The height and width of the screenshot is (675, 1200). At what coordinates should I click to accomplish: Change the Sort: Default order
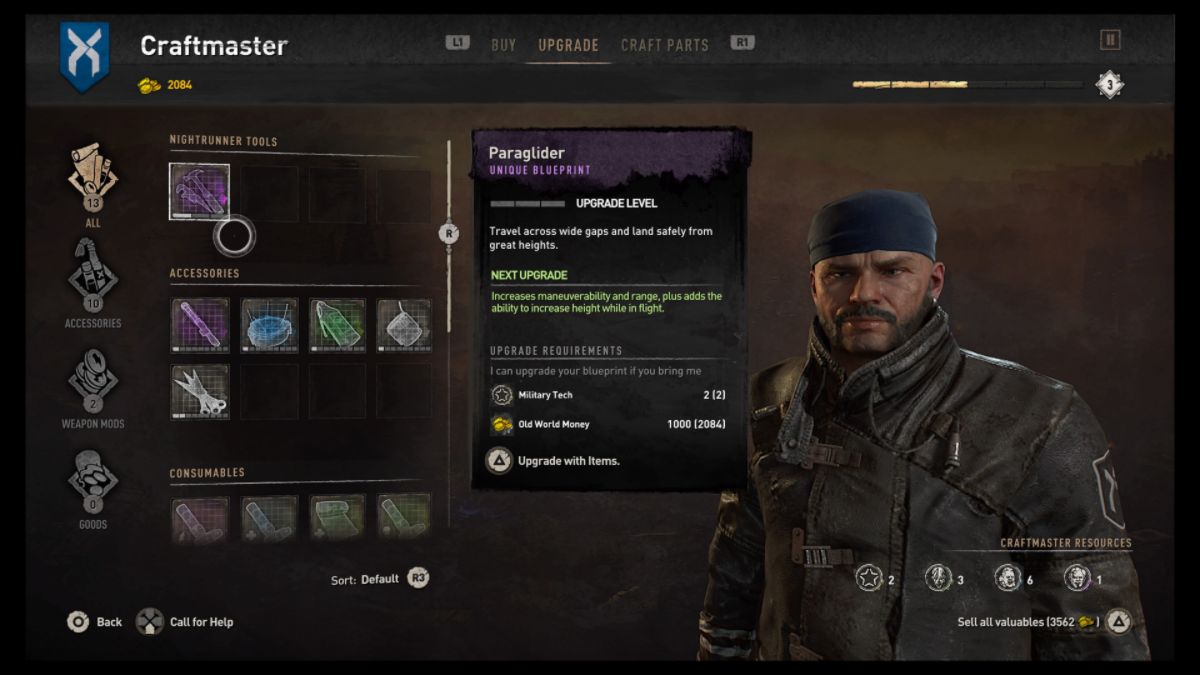point(380,579)
